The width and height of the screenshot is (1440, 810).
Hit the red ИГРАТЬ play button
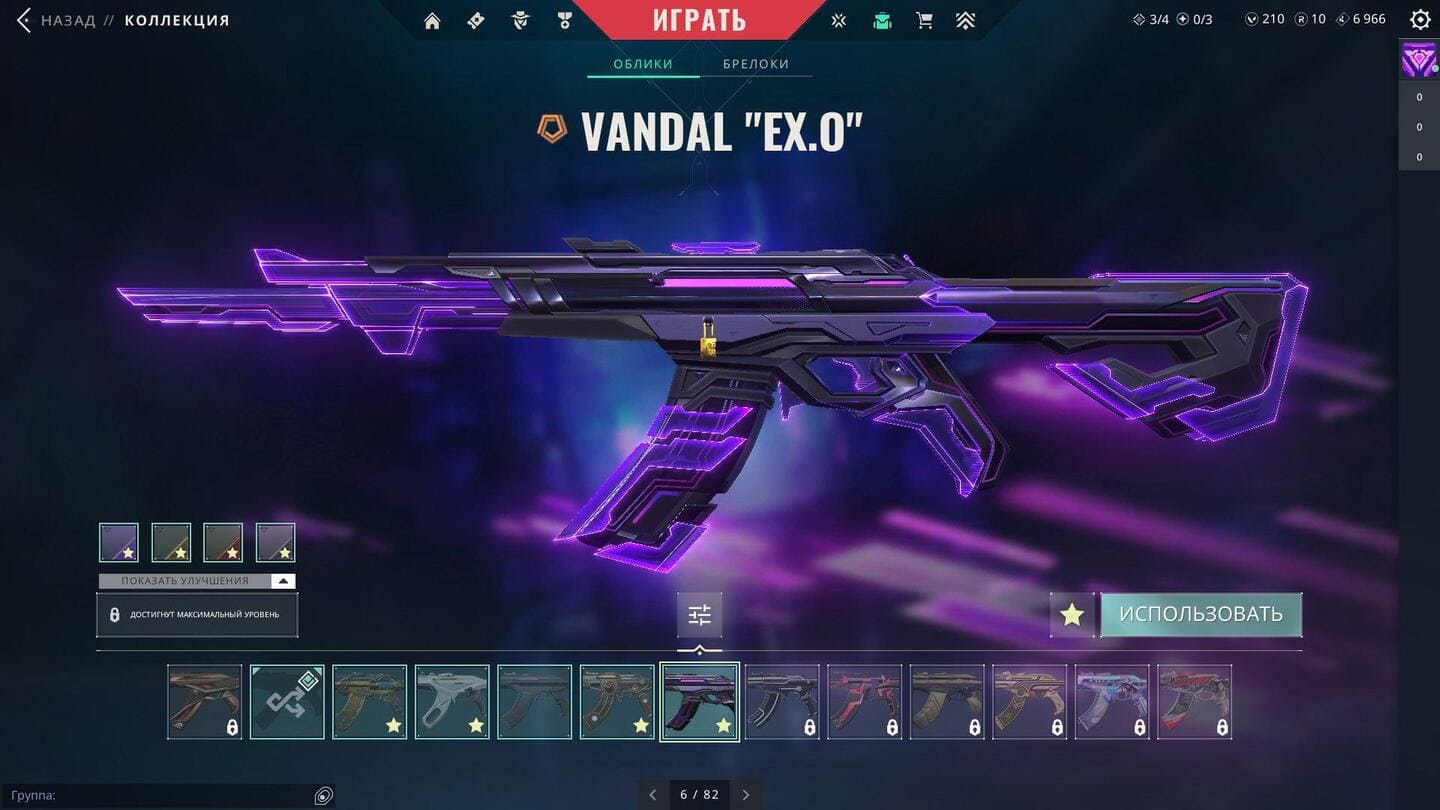(x=699, y=19)
